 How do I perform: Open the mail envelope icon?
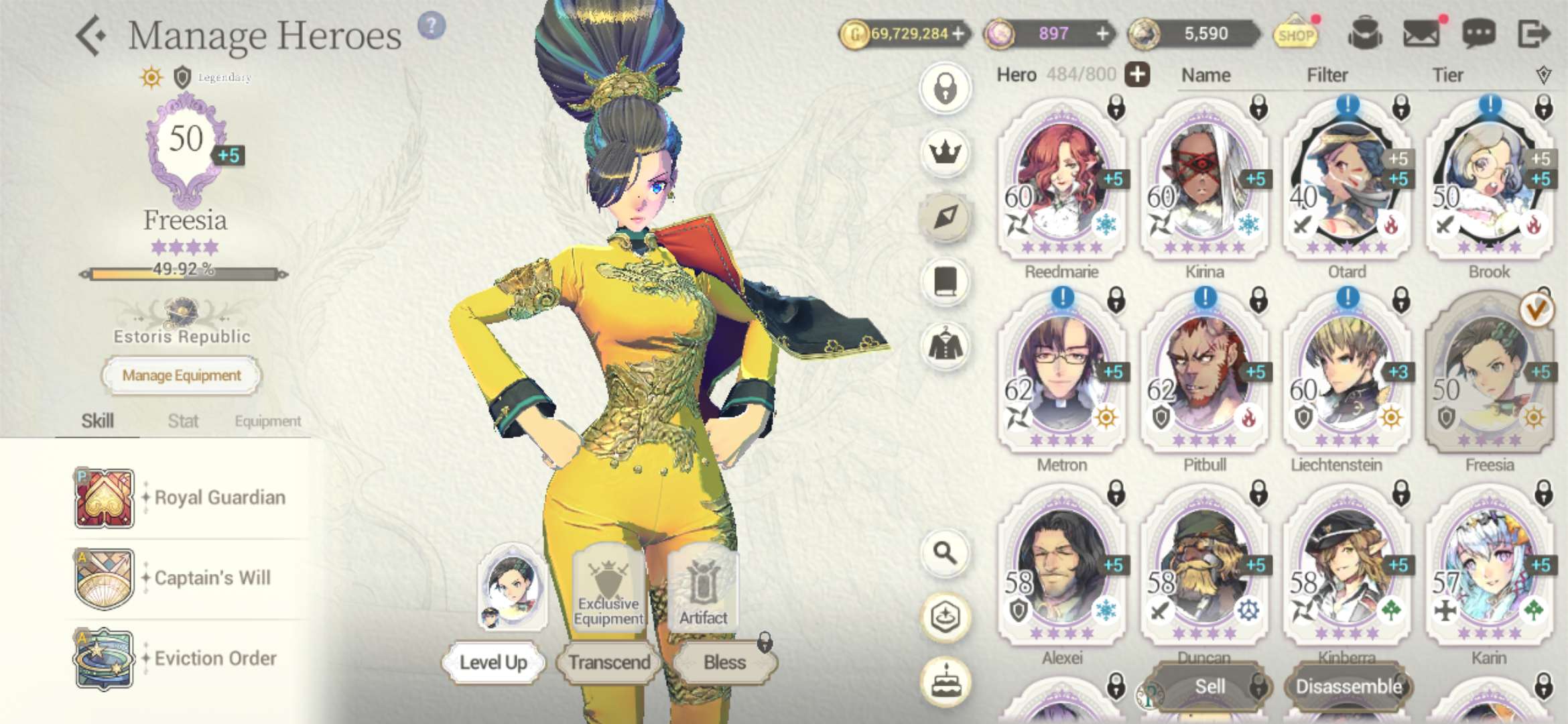tap(1421, 34)
